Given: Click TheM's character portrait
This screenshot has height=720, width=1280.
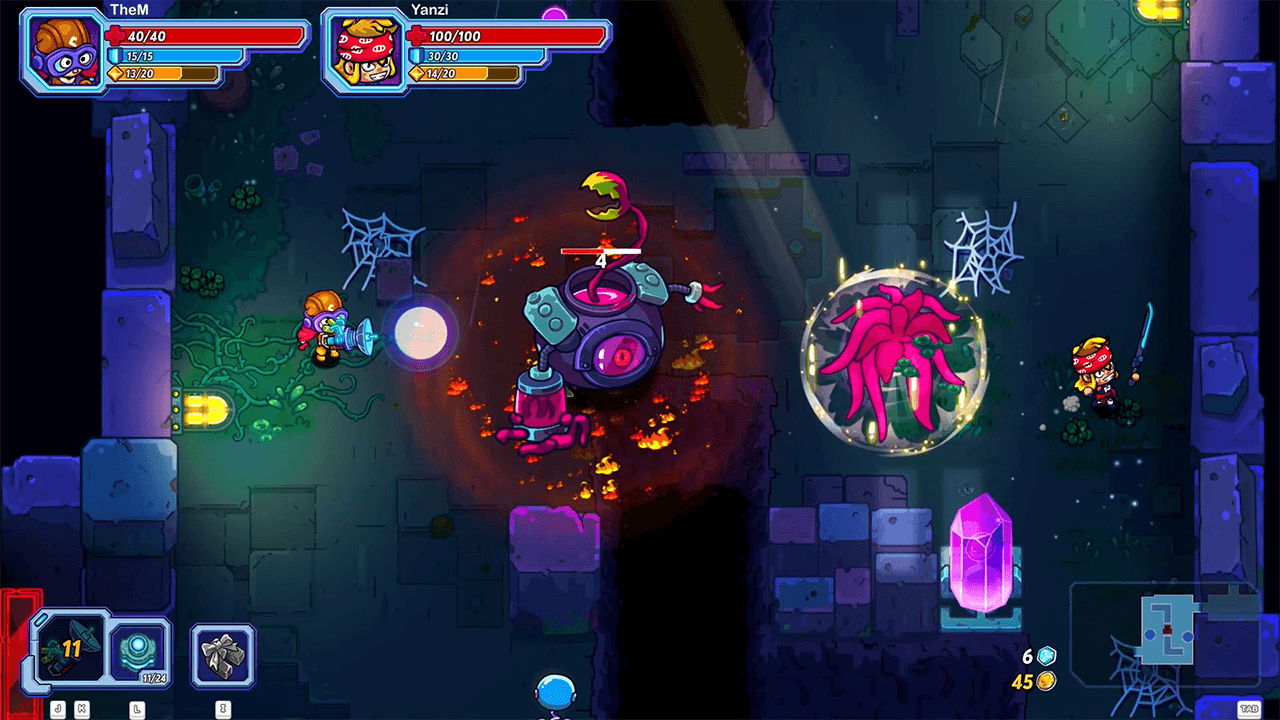Looking at the screenshot, I should click(x=64, y=52).
